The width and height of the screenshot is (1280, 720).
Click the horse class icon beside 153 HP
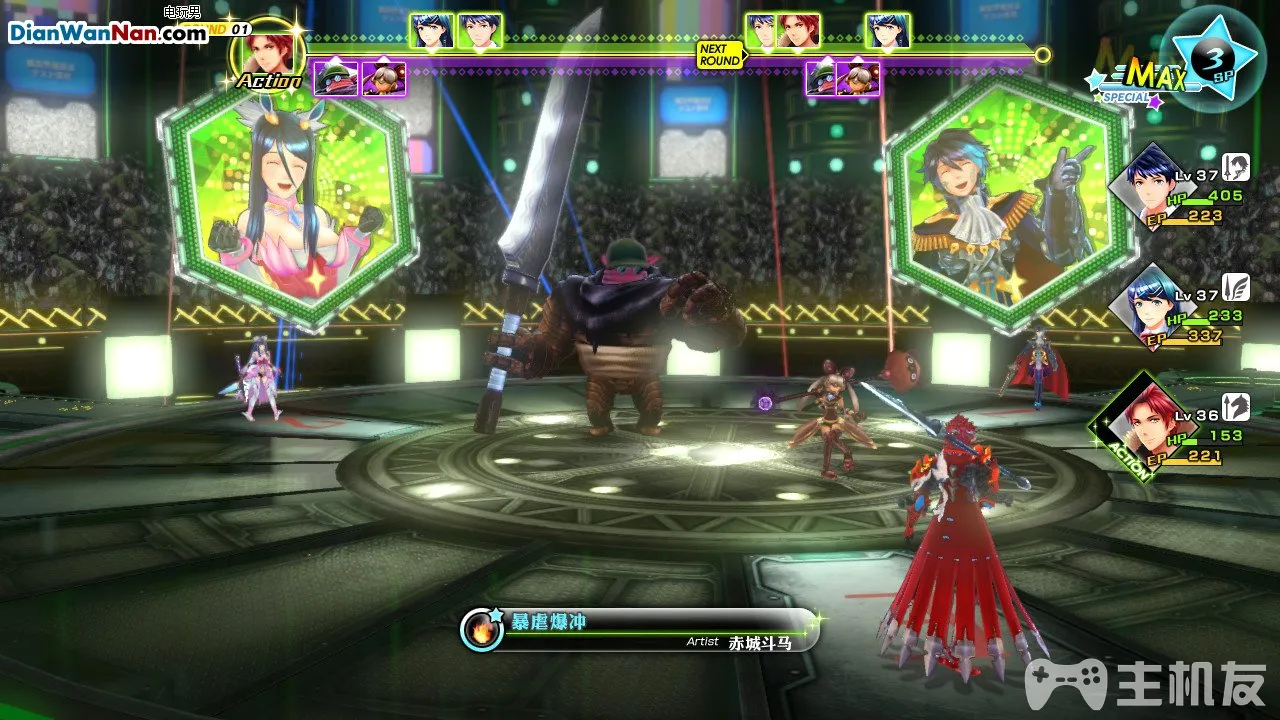point(1236,407)
